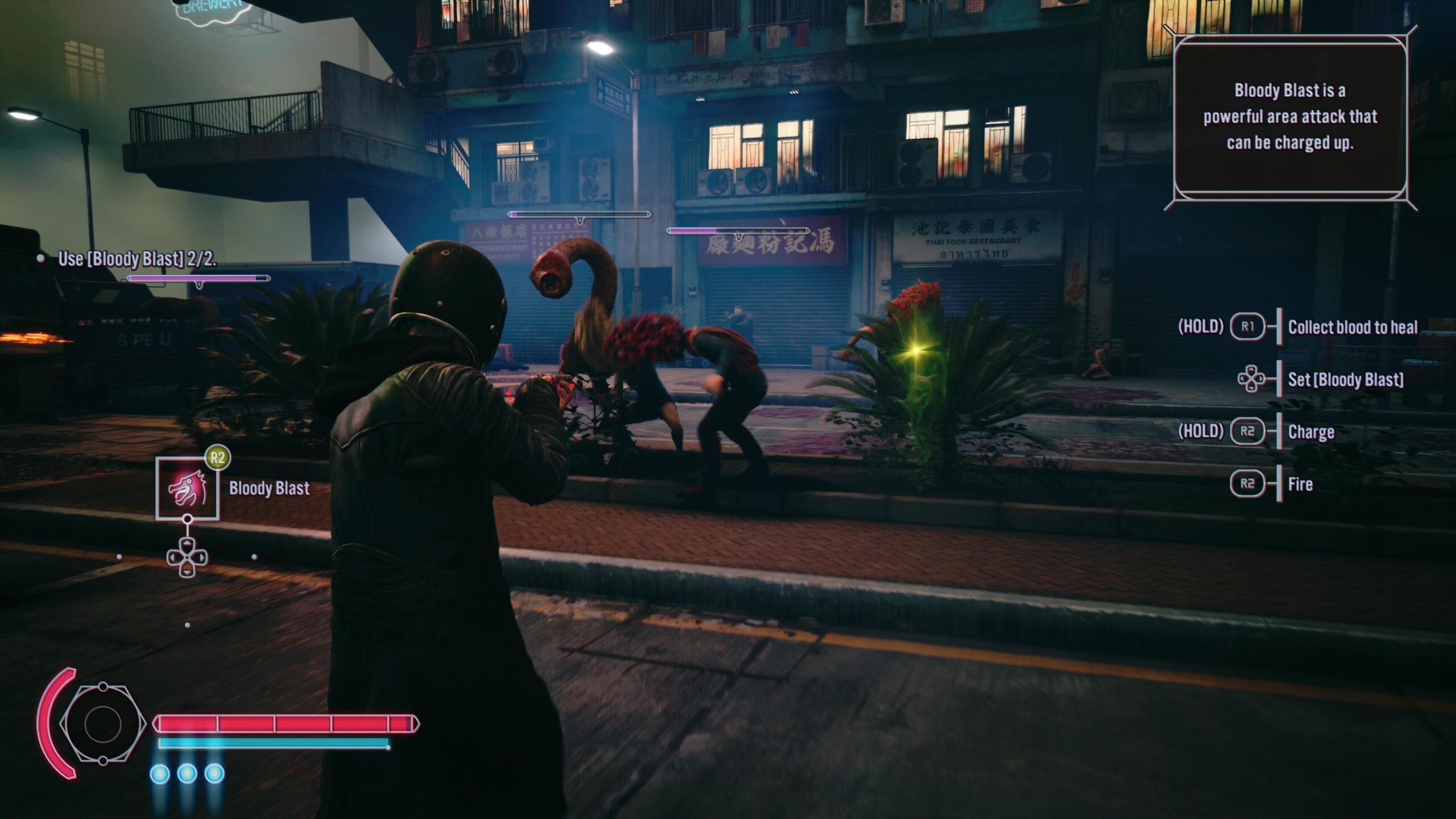
Task: Click the Bloody Blast tutorial tip box
Action: pyautogui.click(x=1290, y=117)
